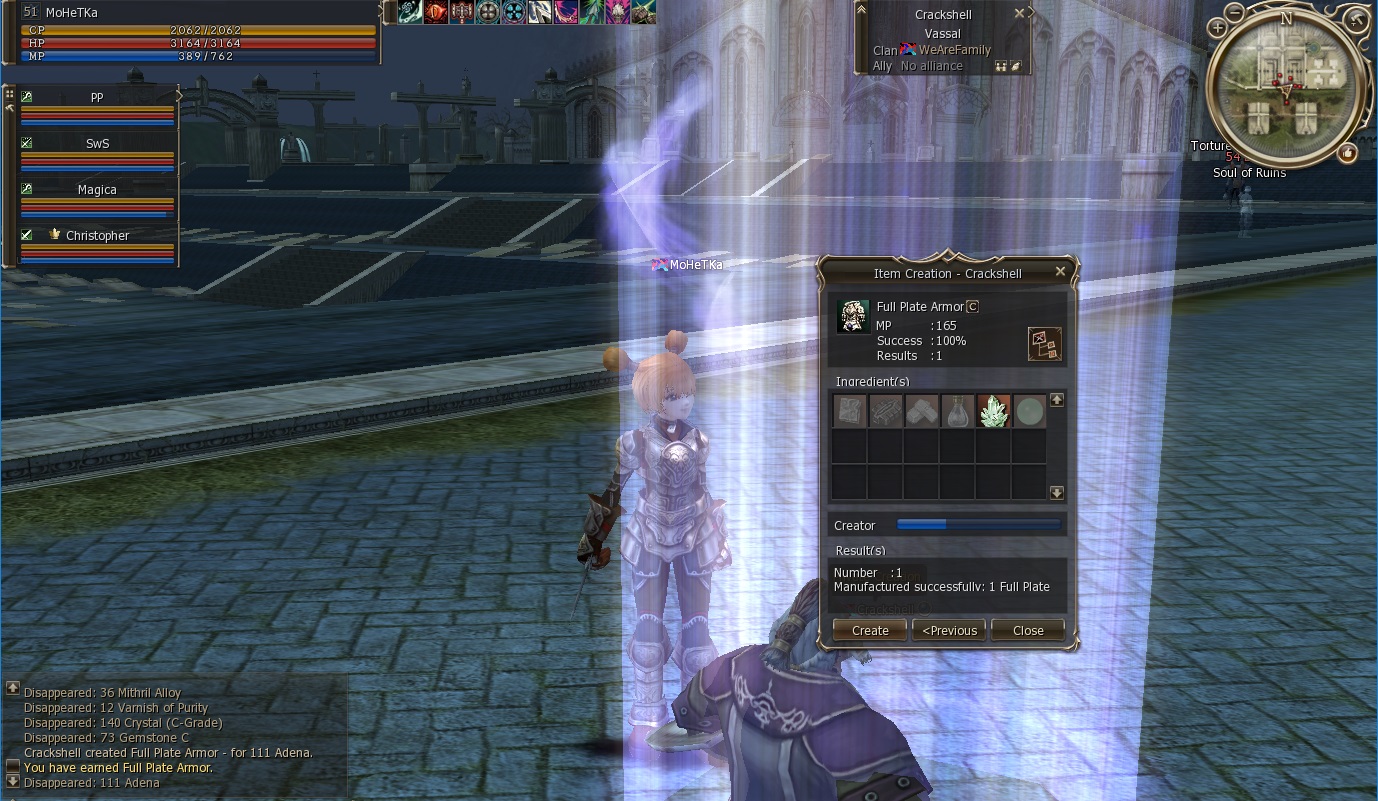Select the pale green gemstone ingredient slot

(x=1029, y=411)
